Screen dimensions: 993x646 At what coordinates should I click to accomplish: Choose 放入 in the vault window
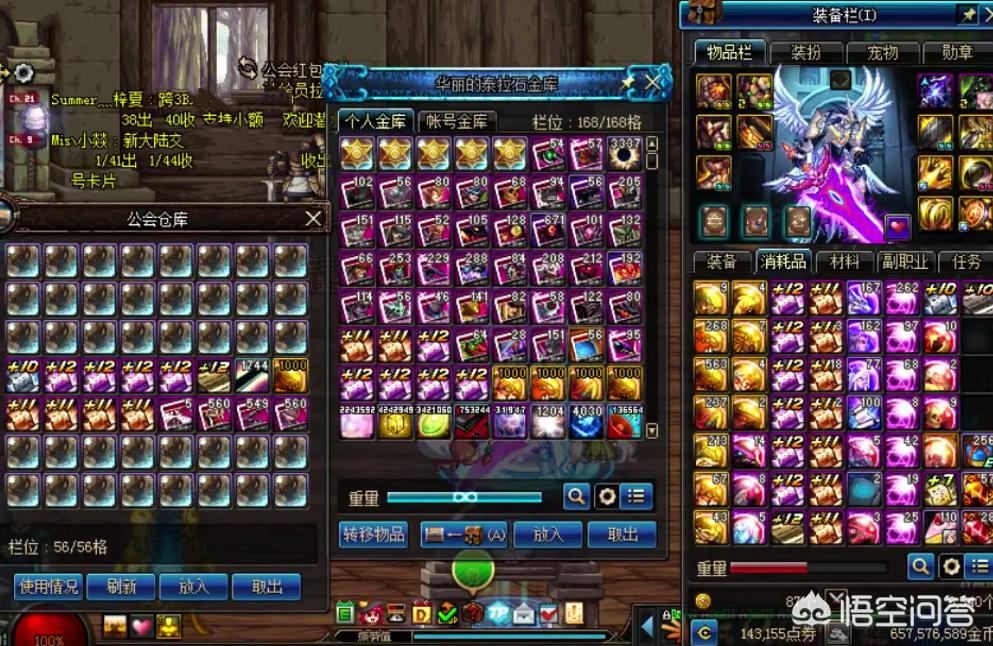coord(548,534)
